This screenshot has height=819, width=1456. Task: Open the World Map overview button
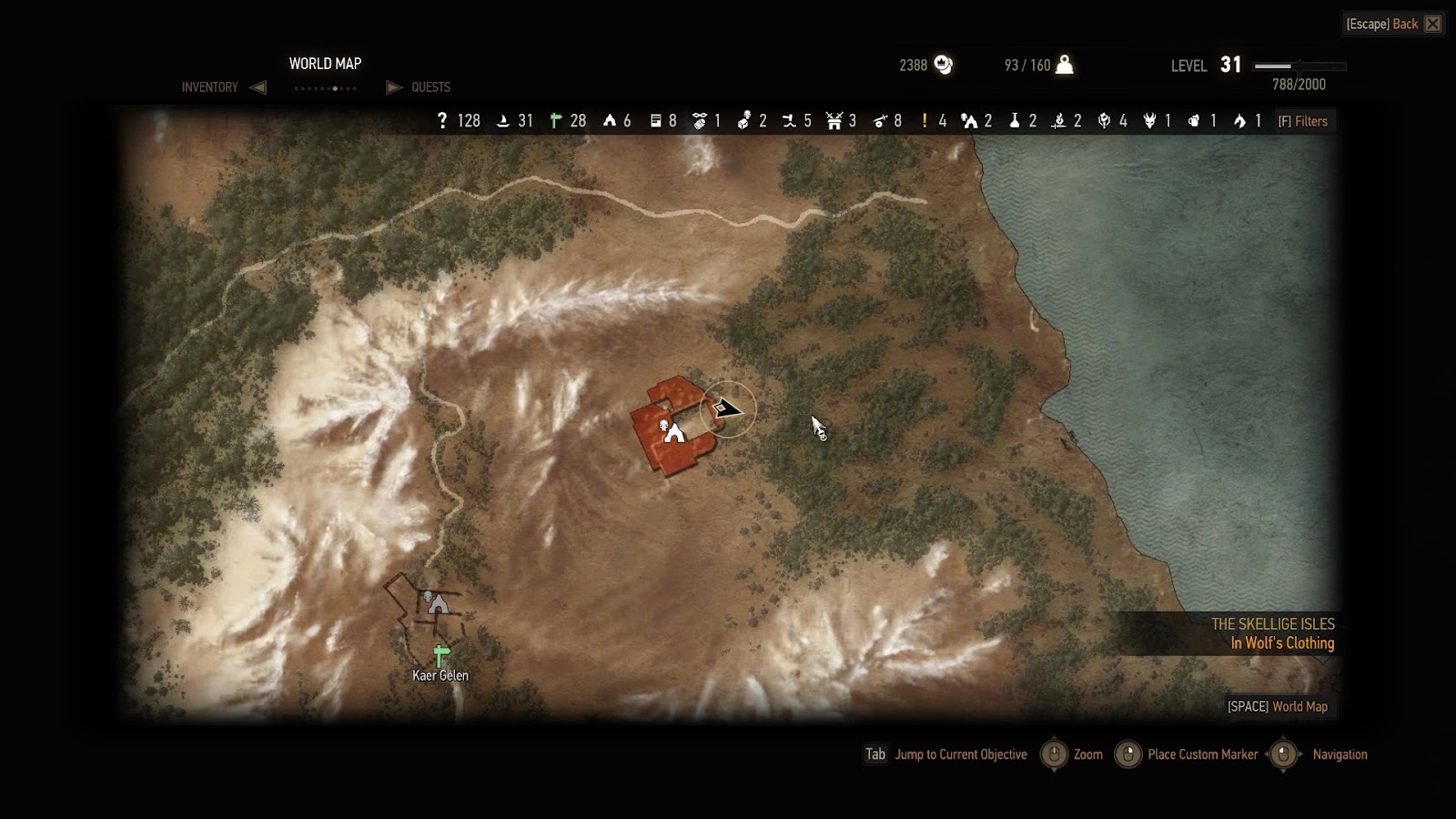point(1277,706)
